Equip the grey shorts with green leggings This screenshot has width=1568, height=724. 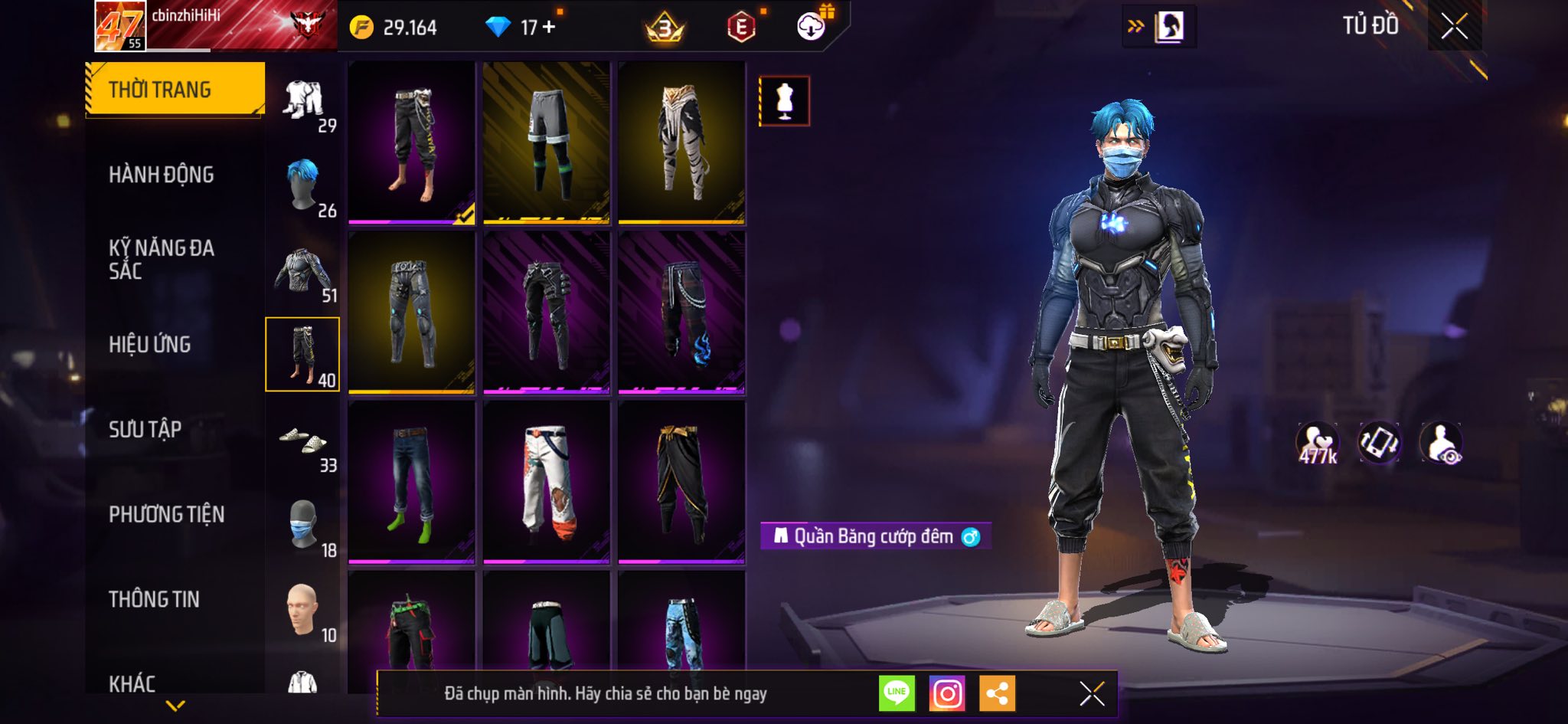click(547, 143)
